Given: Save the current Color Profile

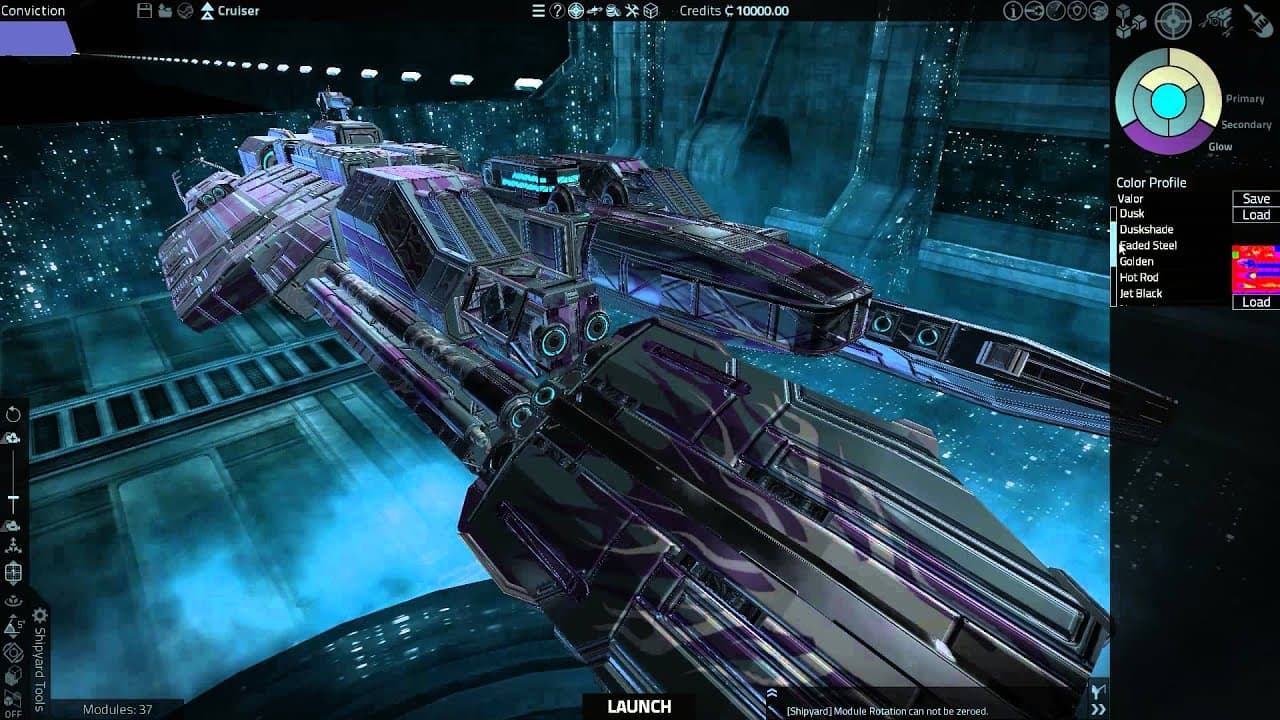Looking at the screenshot, I should [x=1254, y=198].
